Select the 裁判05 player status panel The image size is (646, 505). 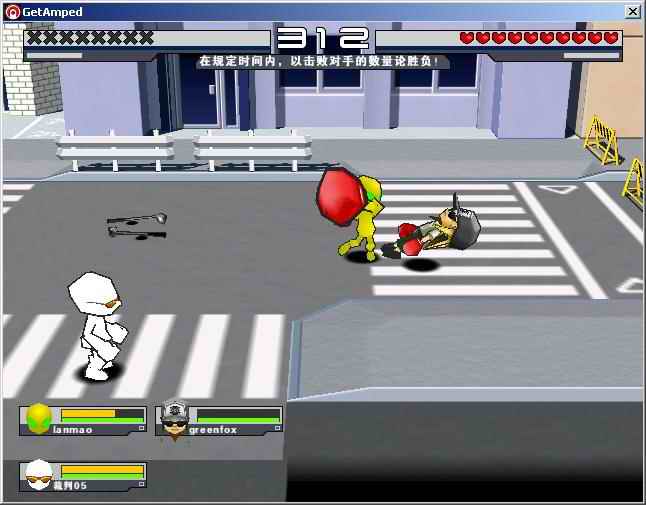83,475
